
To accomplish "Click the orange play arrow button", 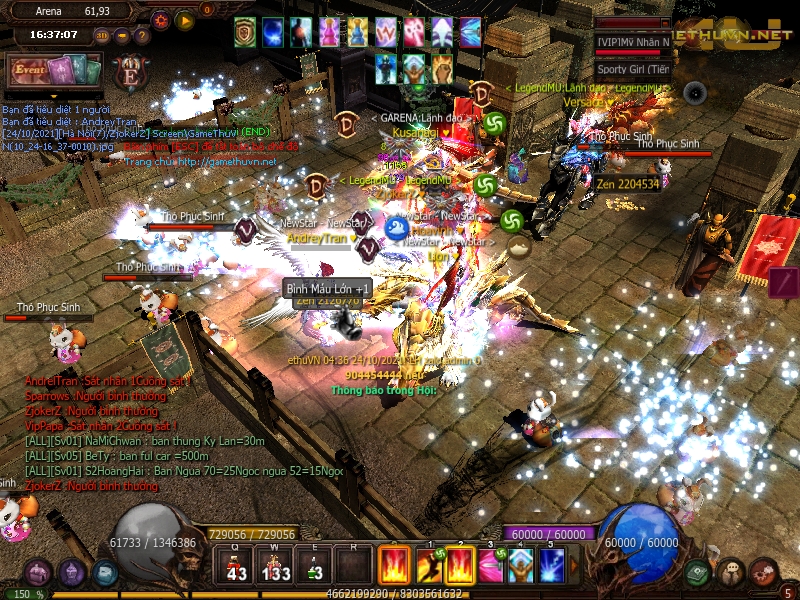I will tap(185, 19).
